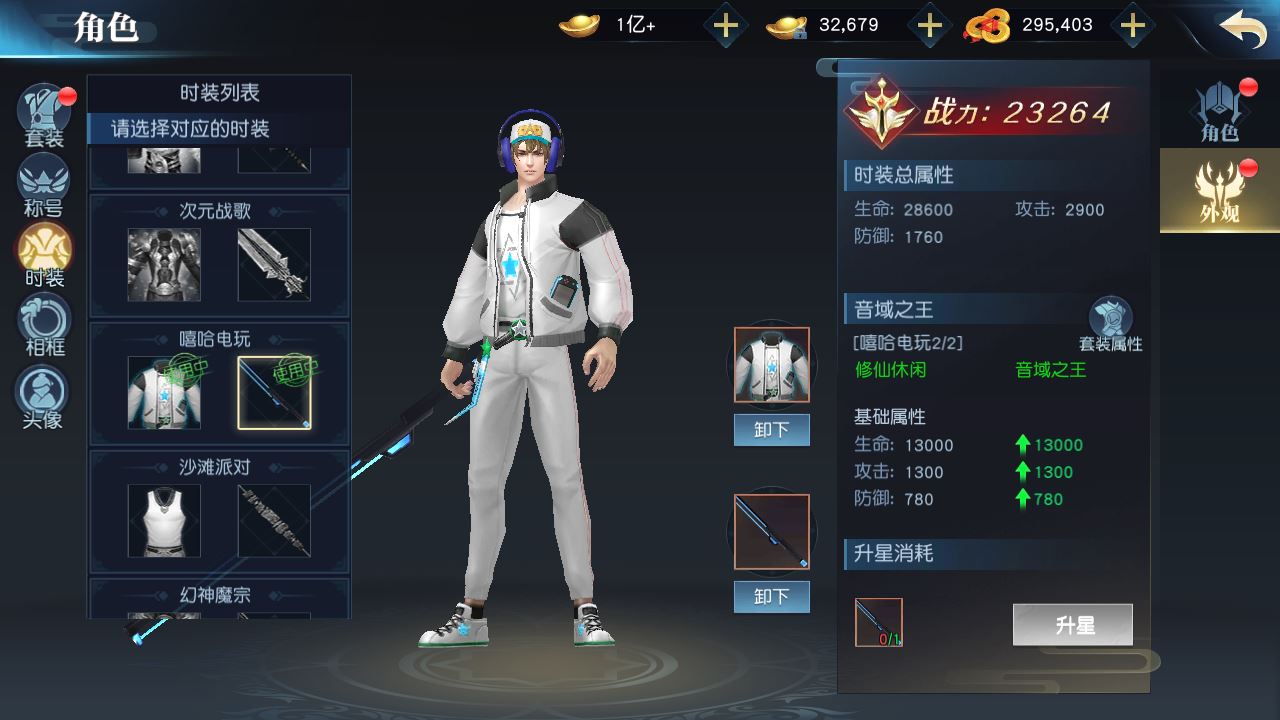Open the 角色 character tab on right
Screen dimensions: 1280x720
[x=1219, y=111]
